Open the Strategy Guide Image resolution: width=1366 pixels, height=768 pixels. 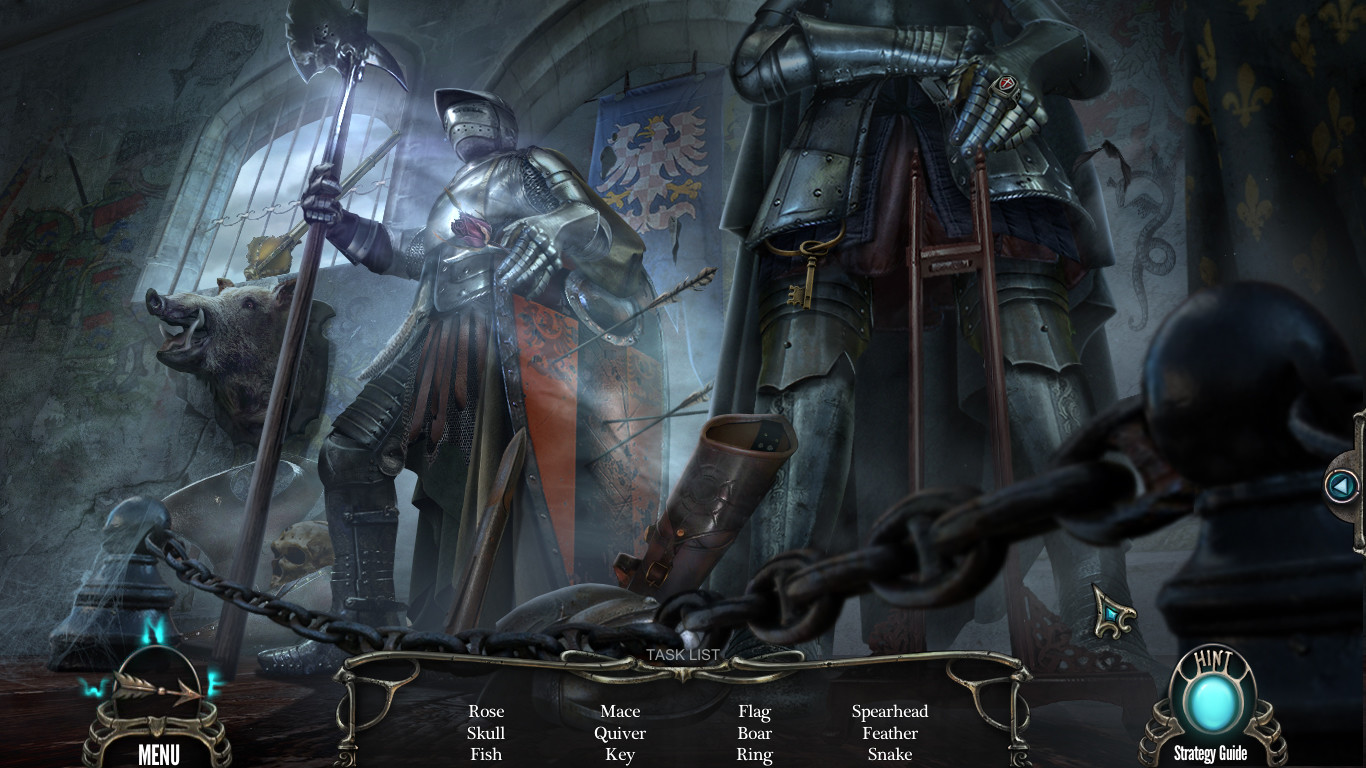click(x=1211, y=753)
